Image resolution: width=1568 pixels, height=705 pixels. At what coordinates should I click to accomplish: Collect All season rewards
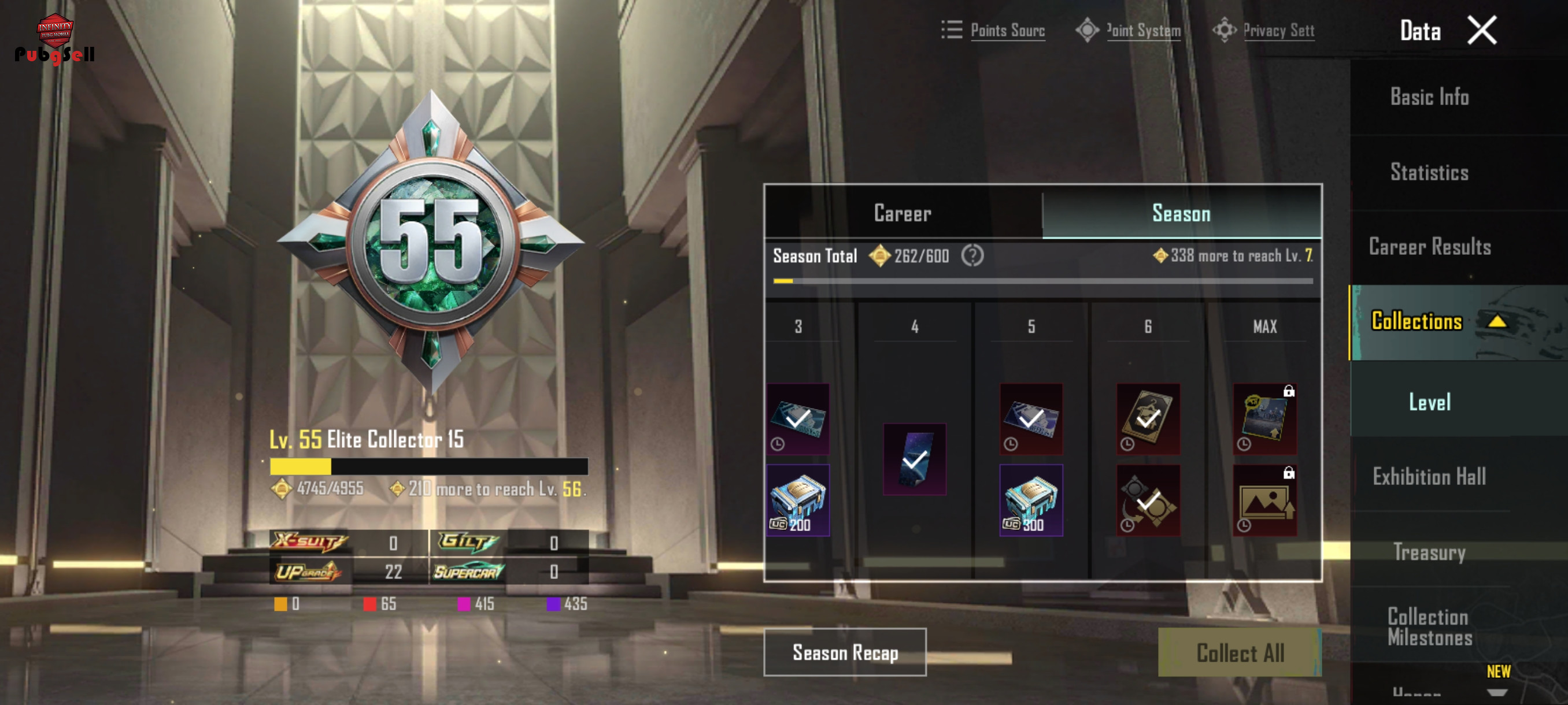1239,652
